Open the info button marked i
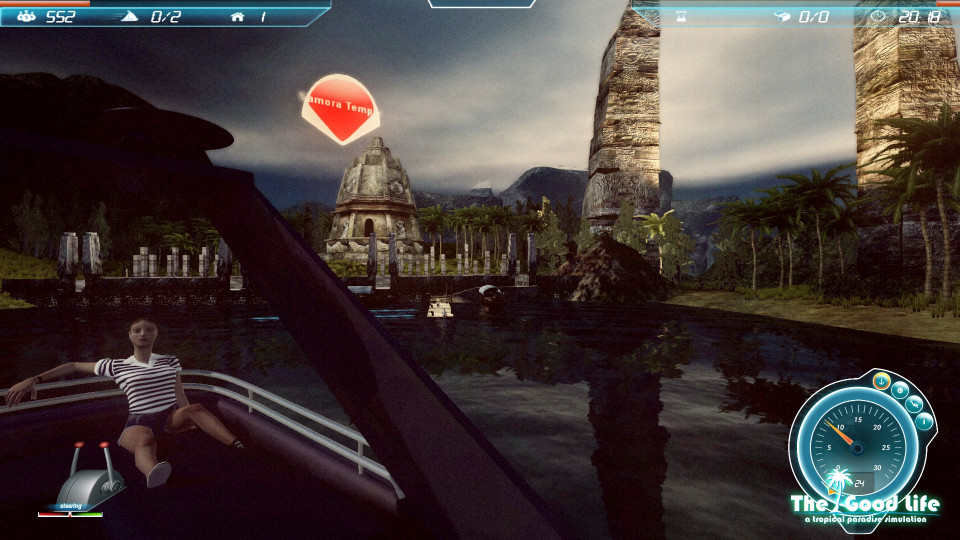960x540 pixels. click(924, 421)
